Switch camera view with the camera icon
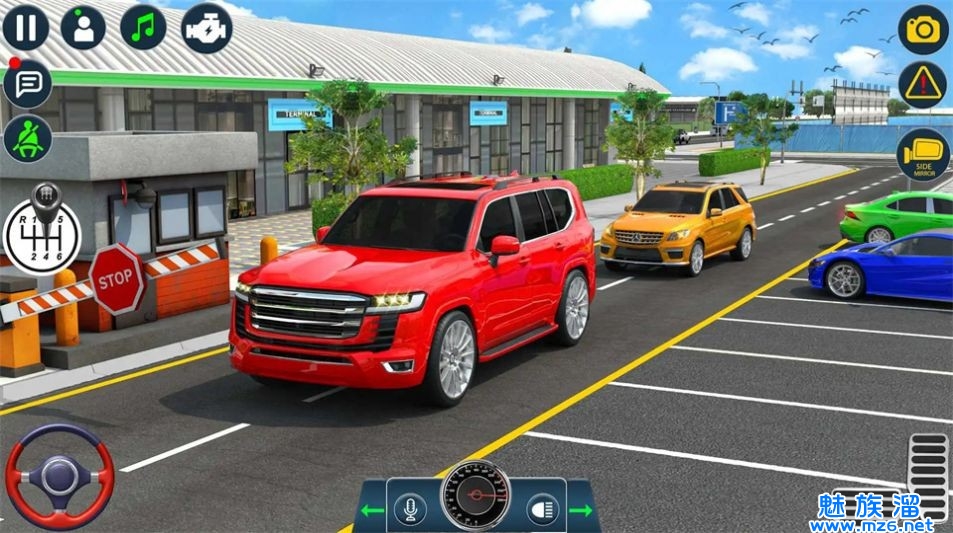The height and width of the screenshot is (533, 953). (922, 29)
